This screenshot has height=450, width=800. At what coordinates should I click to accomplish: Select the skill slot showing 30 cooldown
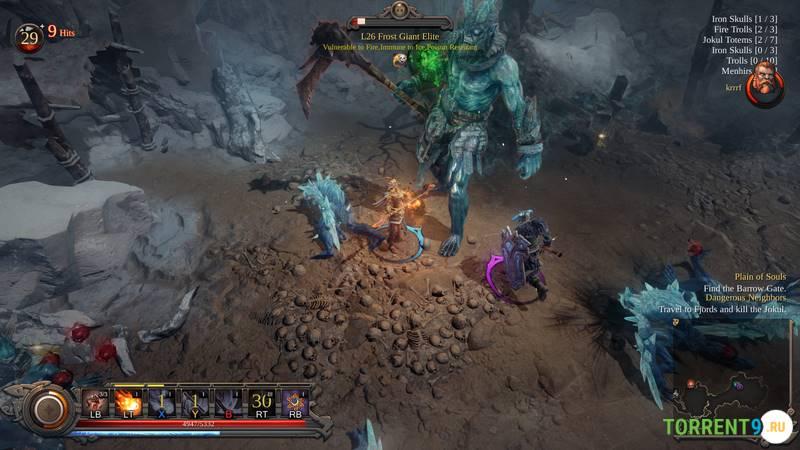262,401
